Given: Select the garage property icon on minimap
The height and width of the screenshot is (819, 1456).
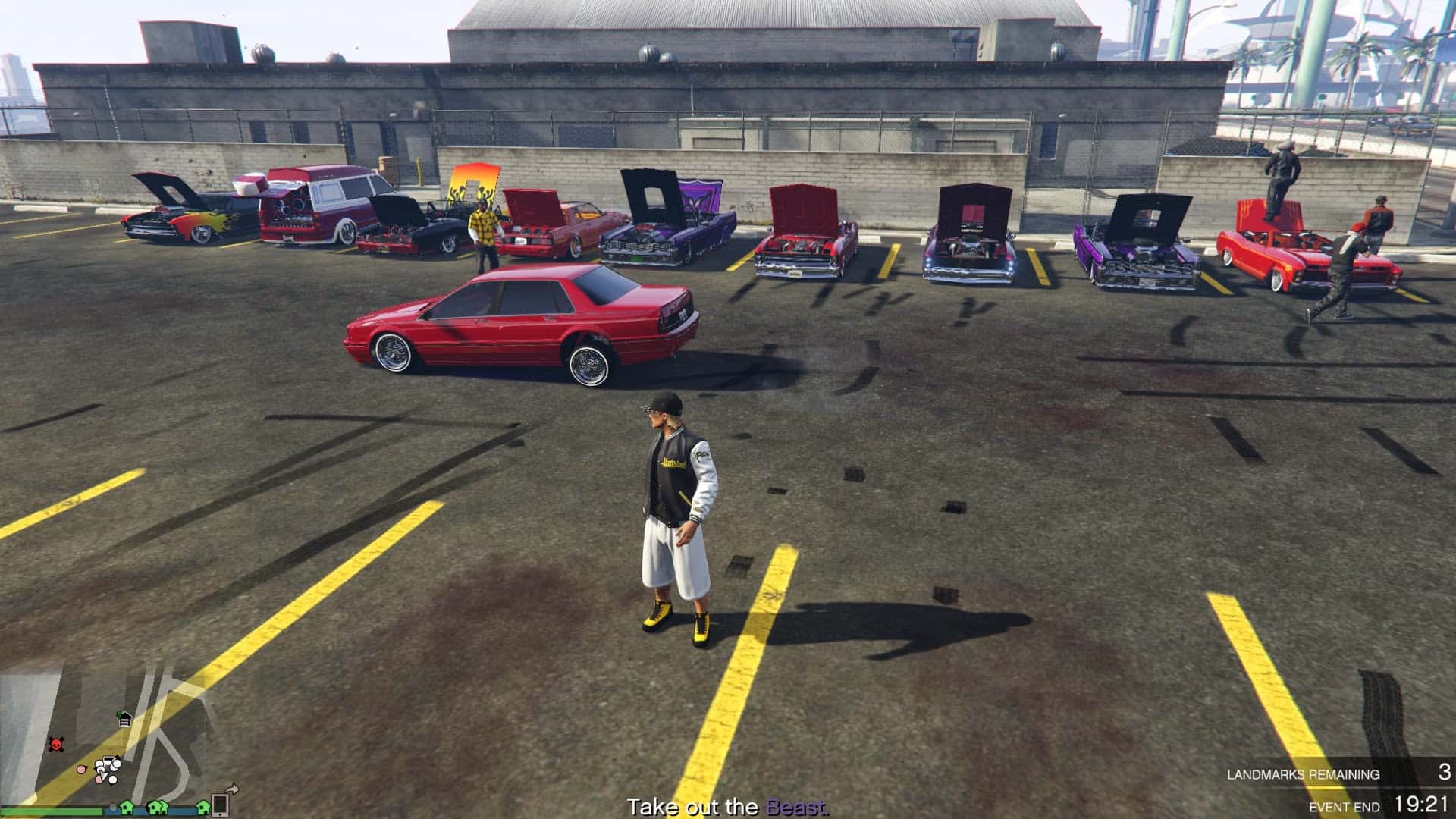Looking at the screenshot, I should click(124, 720).
